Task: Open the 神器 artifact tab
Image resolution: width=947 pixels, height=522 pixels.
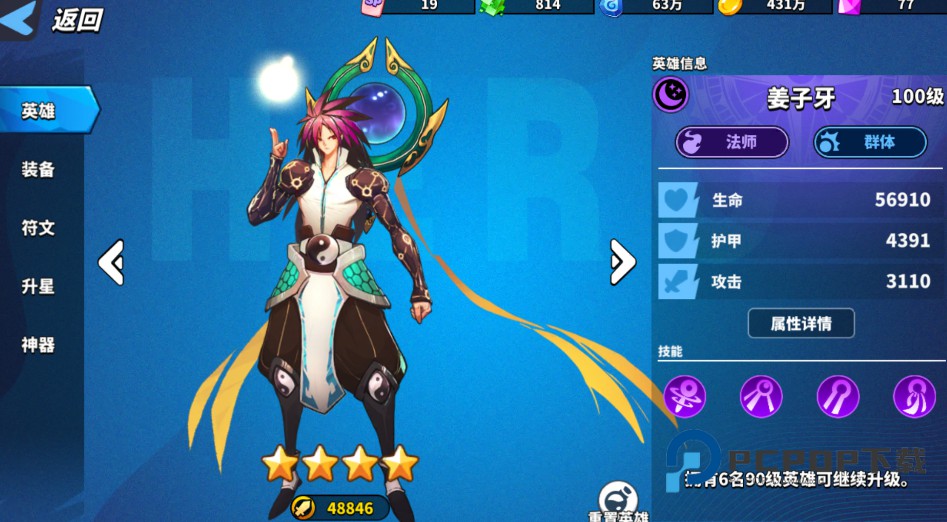Action: (38, 345)
